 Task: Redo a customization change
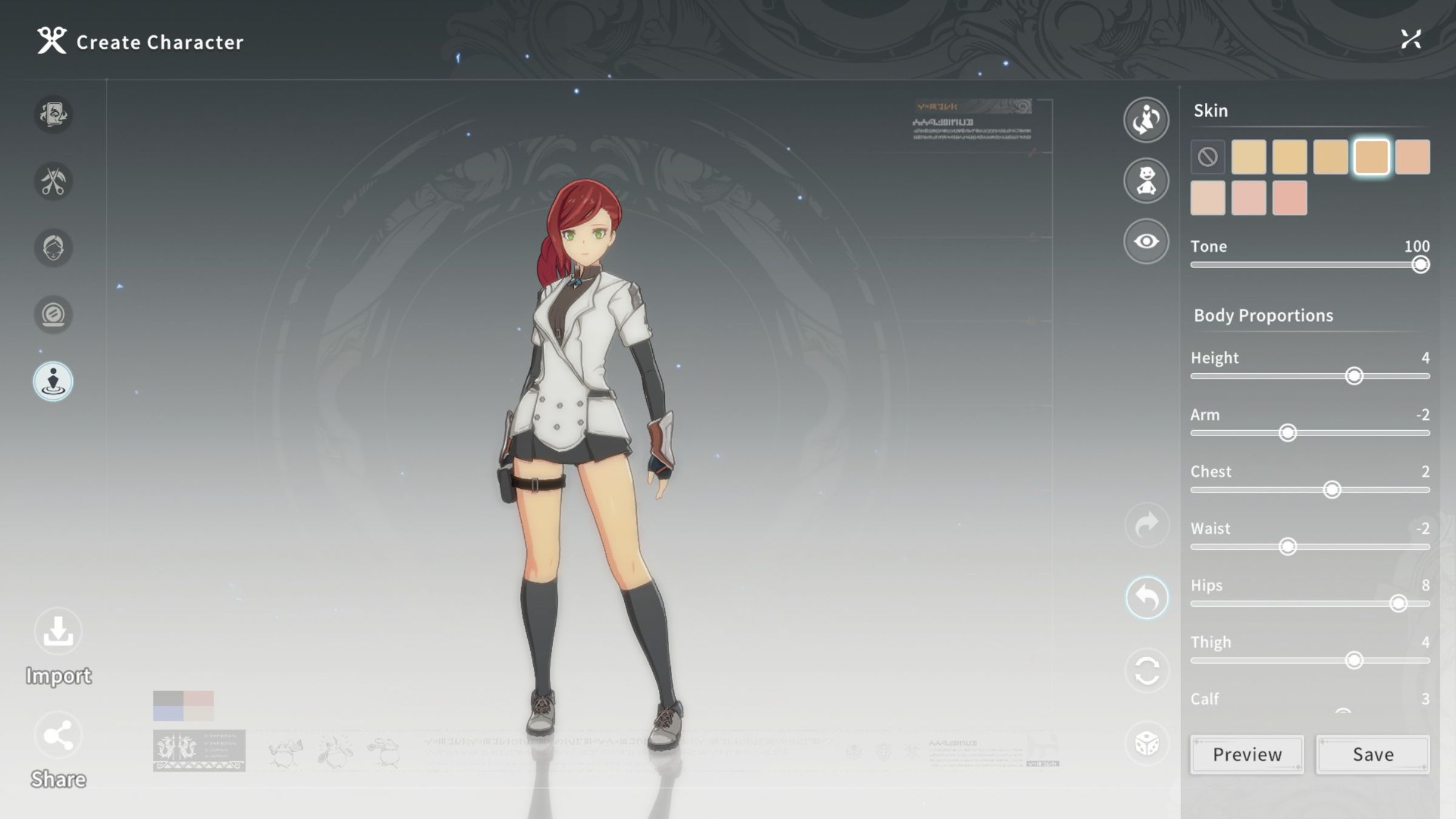click(1146, 525)
